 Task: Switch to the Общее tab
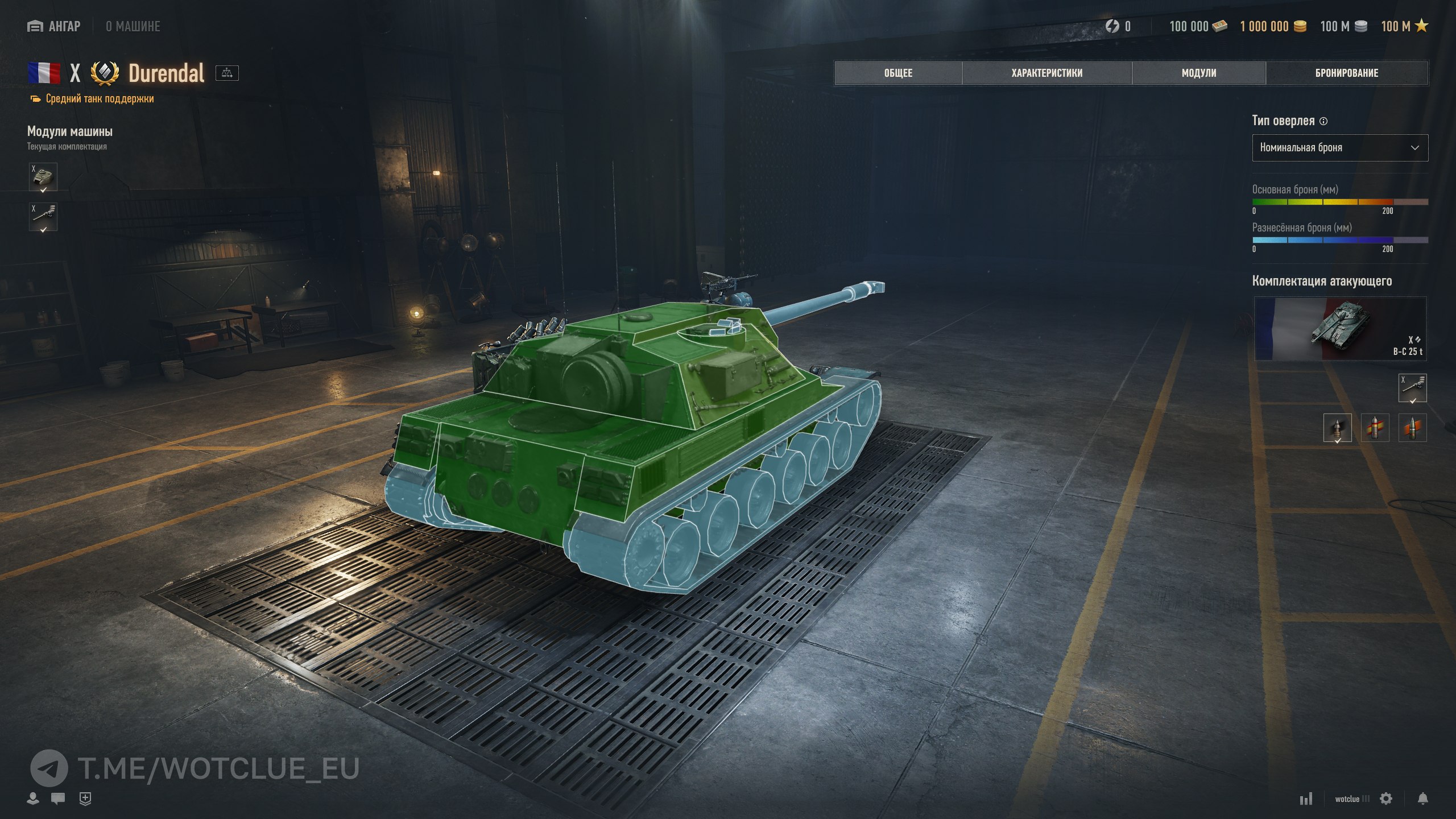898,73
